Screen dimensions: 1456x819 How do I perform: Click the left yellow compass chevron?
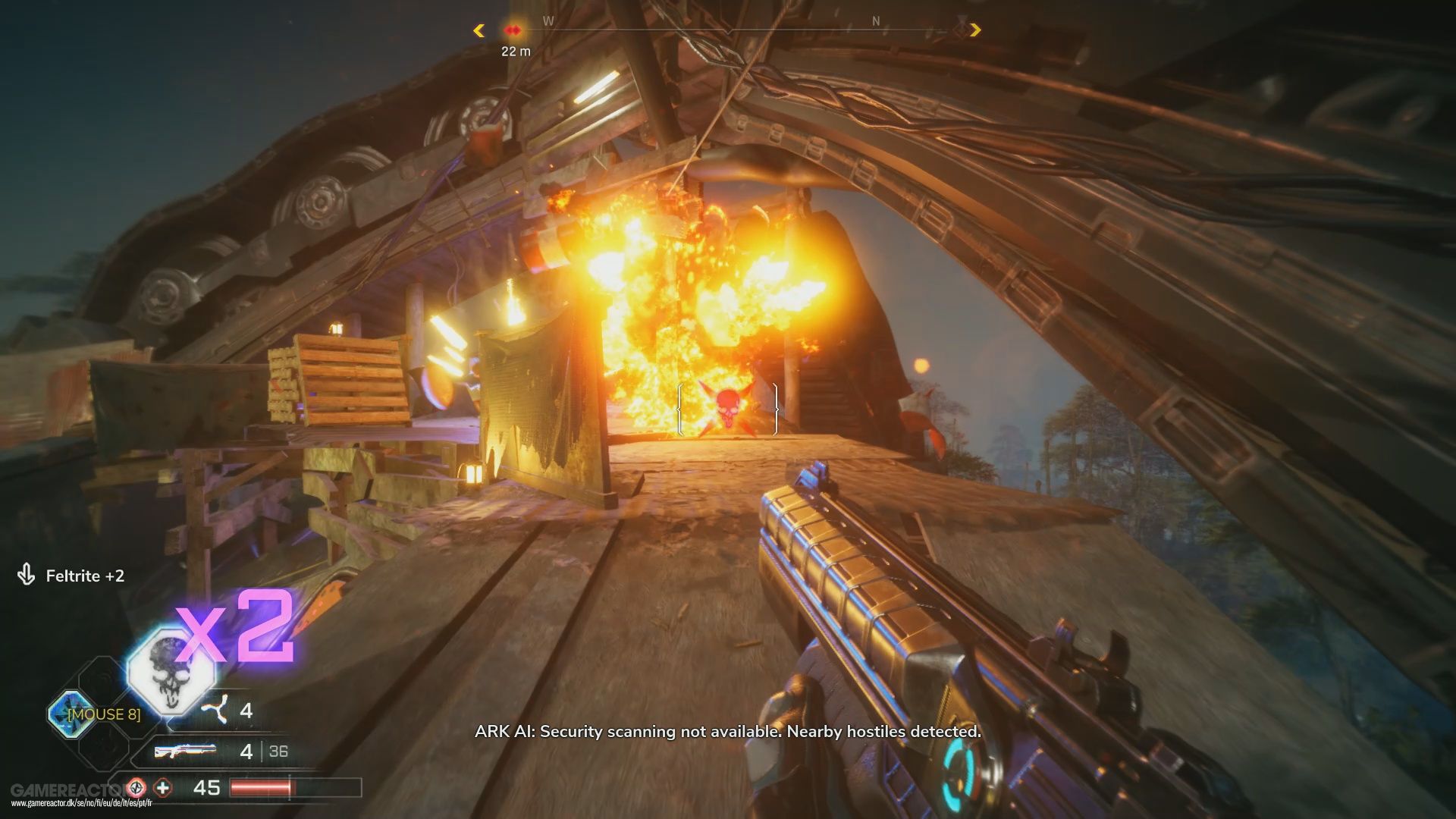click(479, 30)
